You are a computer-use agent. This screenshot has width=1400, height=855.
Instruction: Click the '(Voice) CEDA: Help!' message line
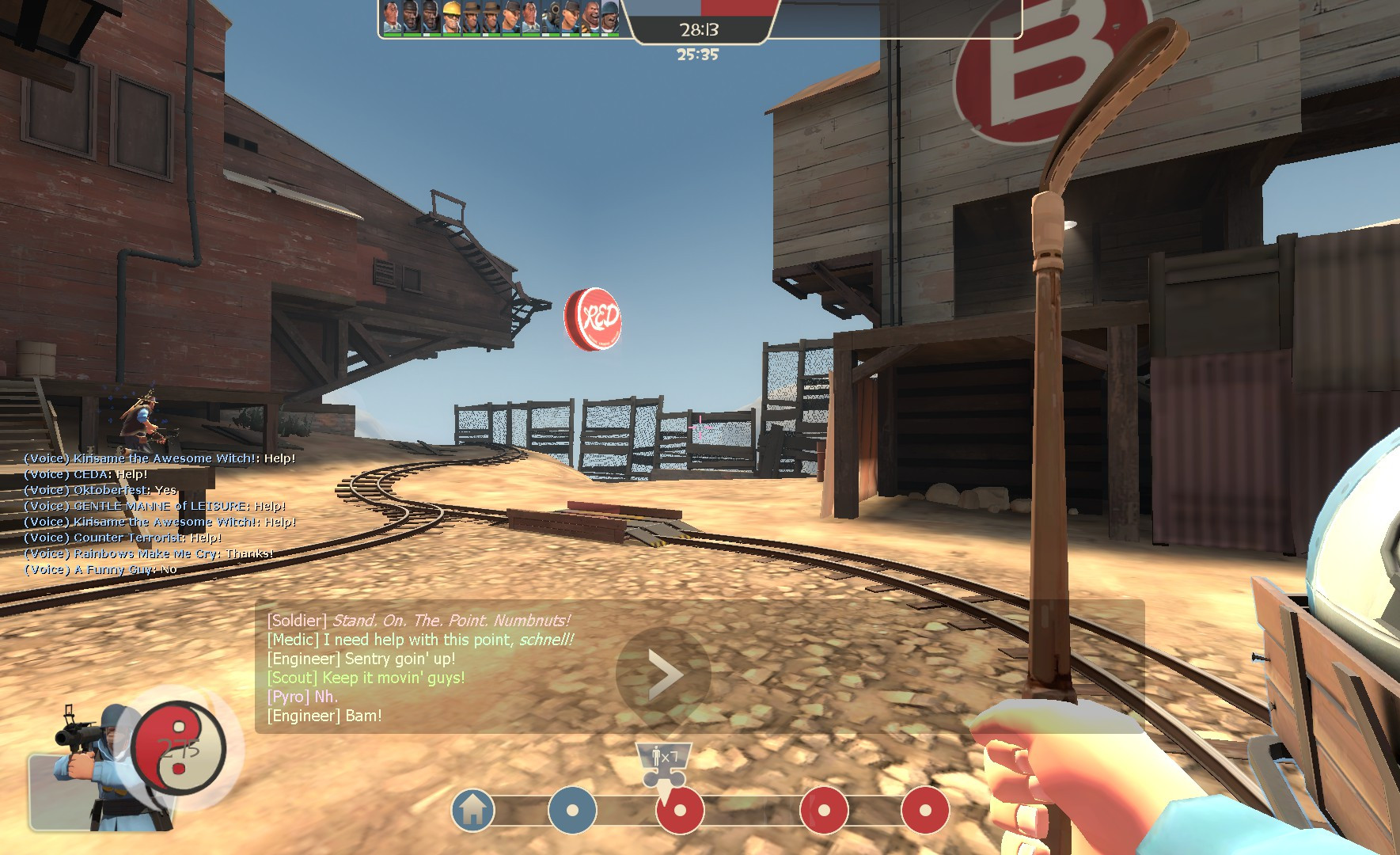pyautogui.click(x=85, y=474)
